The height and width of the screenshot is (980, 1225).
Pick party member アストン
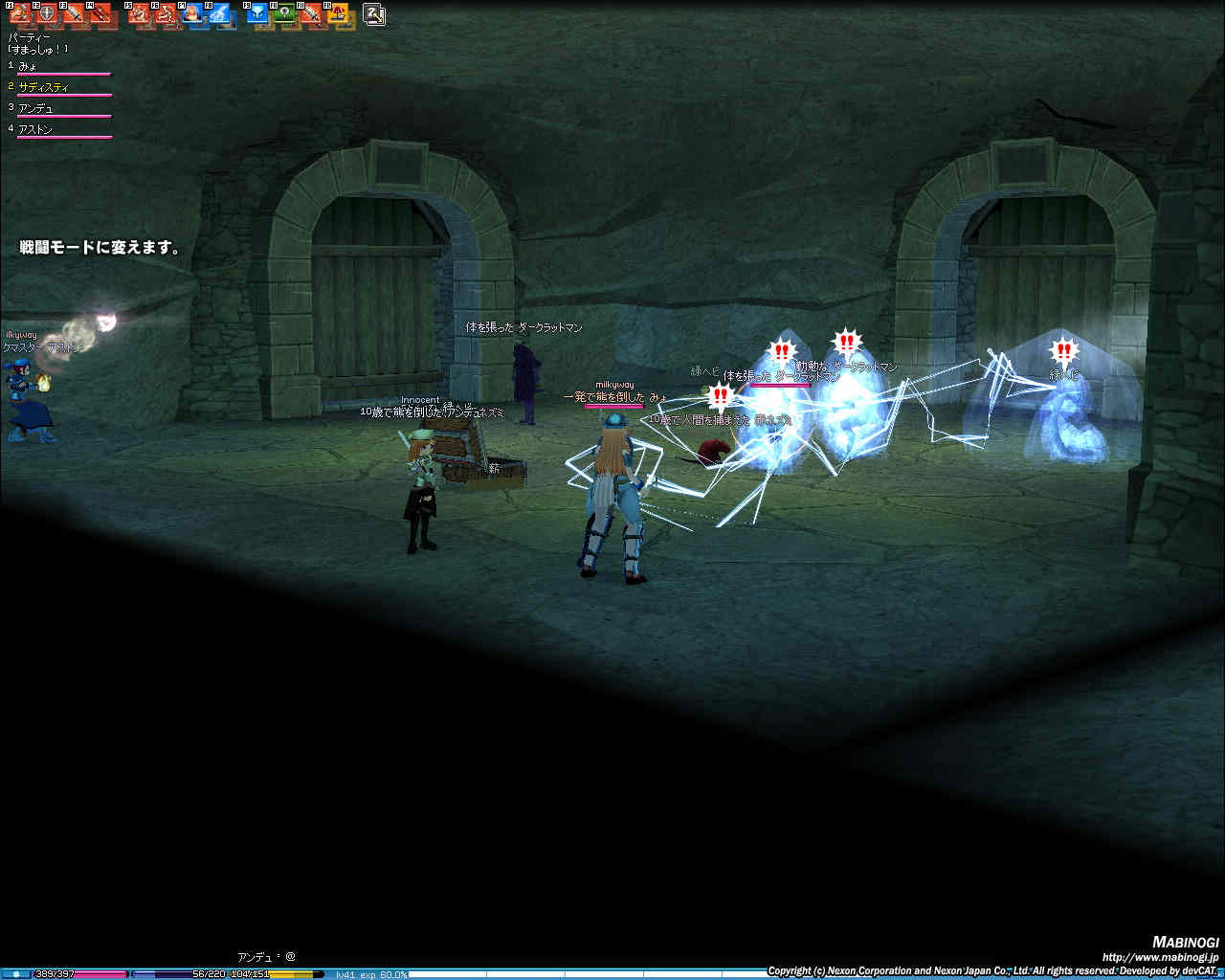35,129
